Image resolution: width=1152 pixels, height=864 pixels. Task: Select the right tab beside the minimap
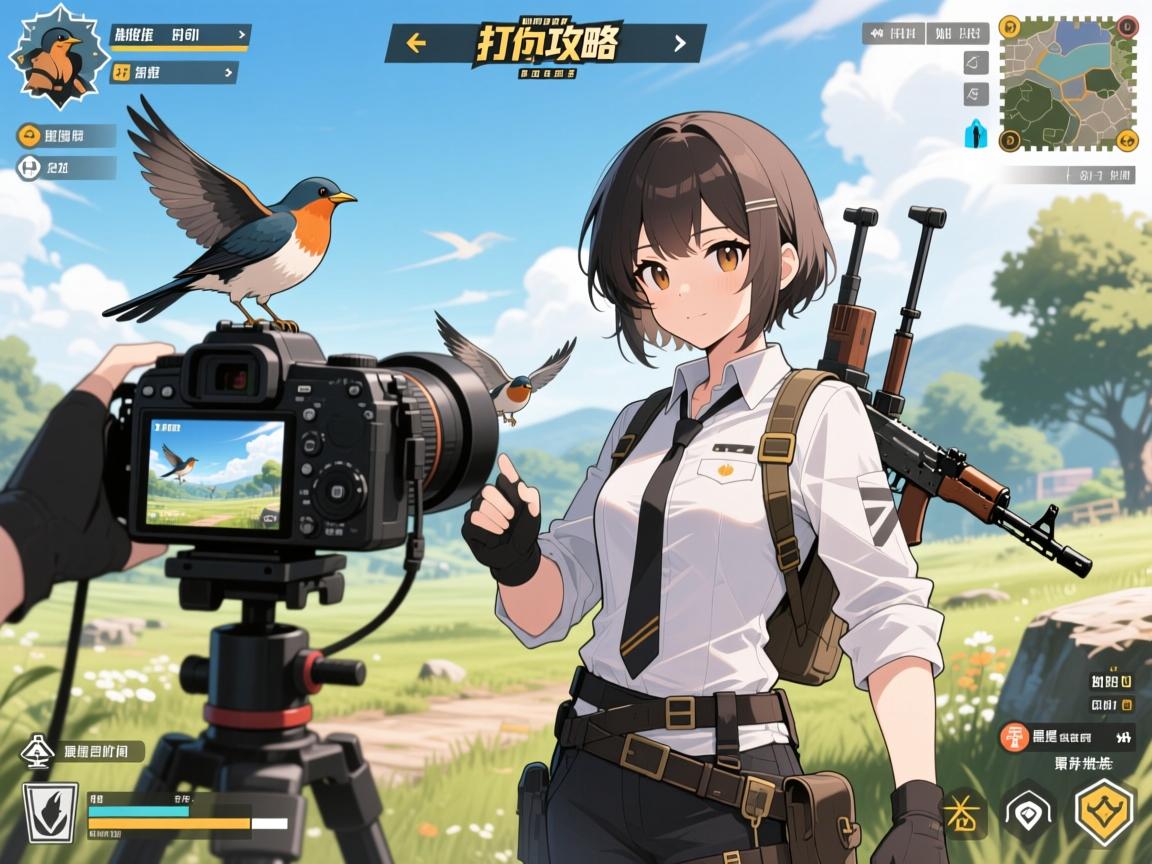pos(956,33)
